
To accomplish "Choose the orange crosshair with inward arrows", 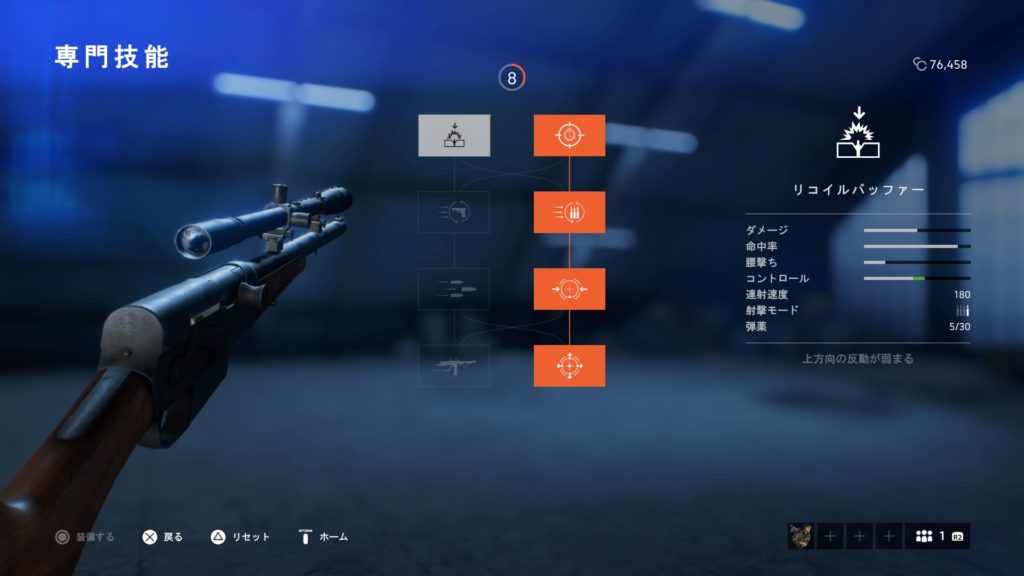I will tap(569, 289).
